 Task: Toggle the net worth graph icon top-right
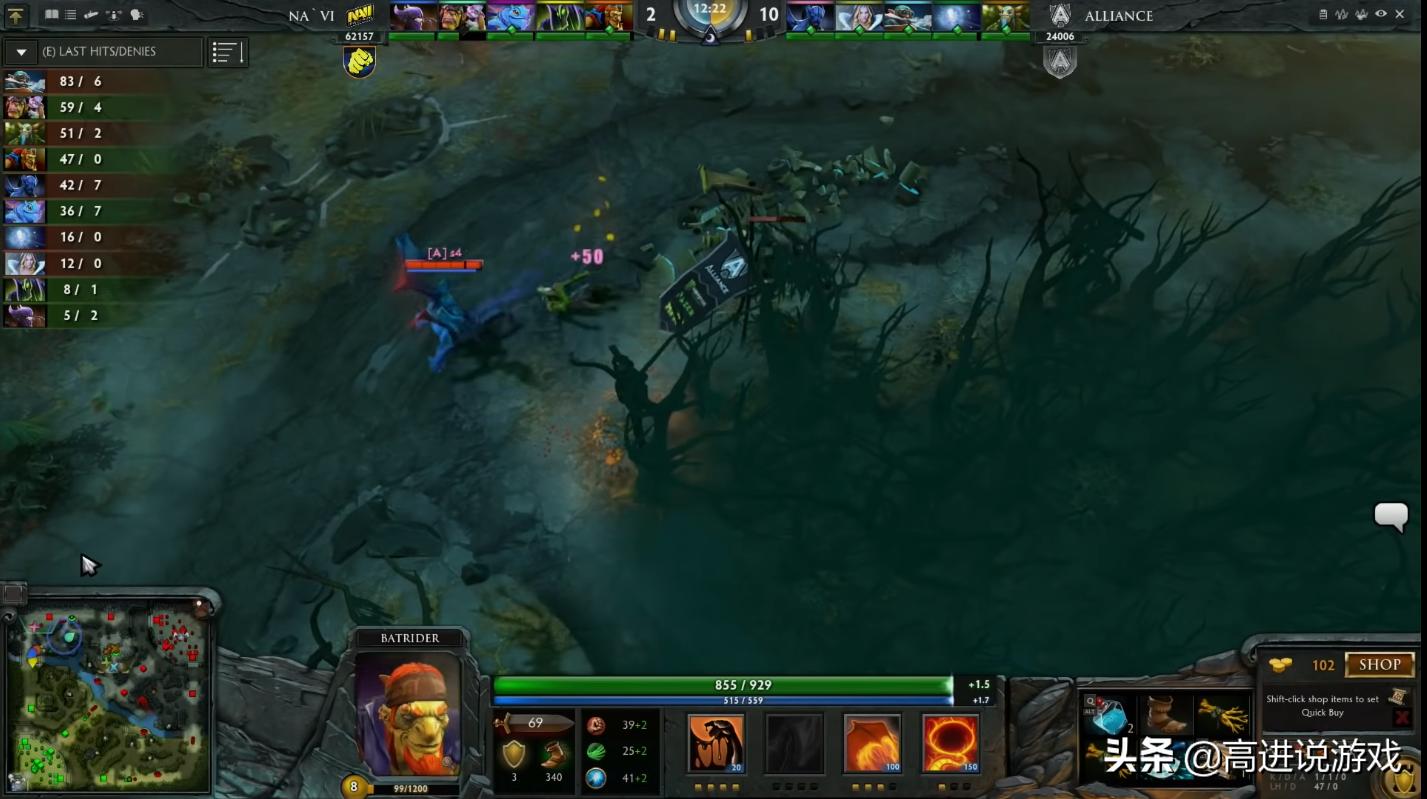click(x=1341, y=14)
